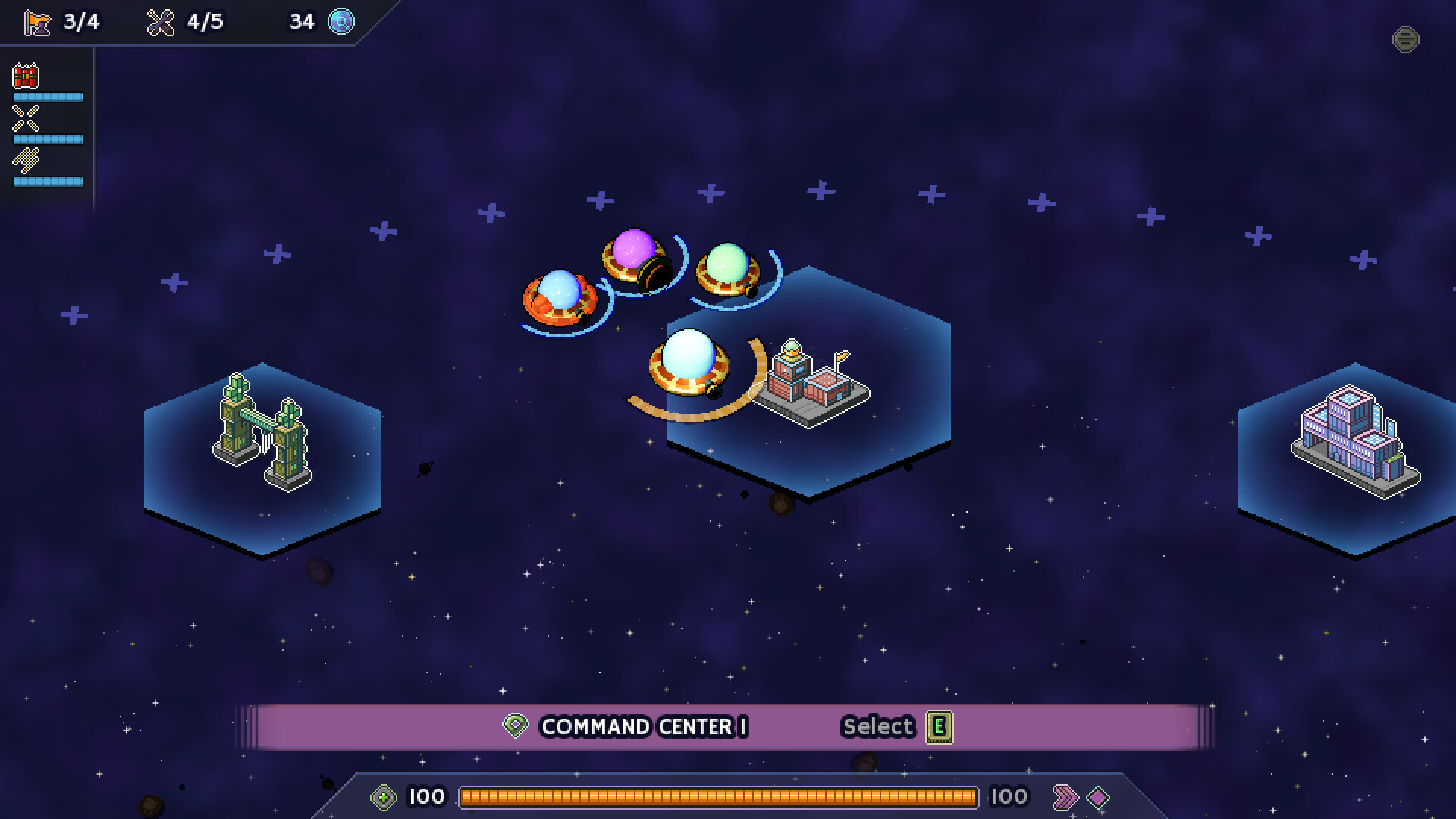
Task: Click the green plus health icon near bottom bar
Action: tap(384, 796)
